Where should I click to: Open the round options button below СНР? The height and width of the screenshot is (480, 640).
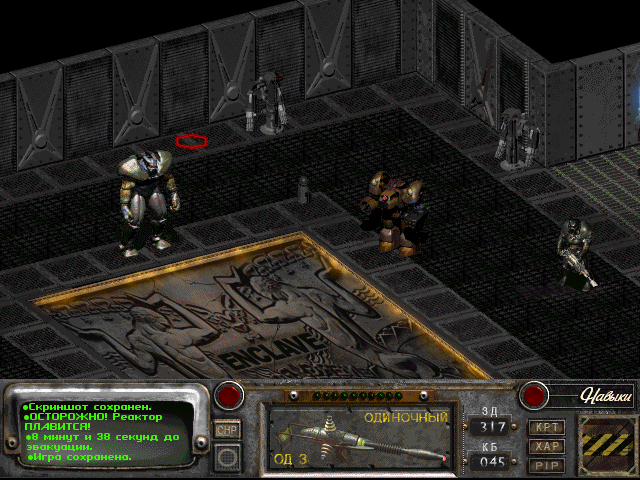click(228, 457)
